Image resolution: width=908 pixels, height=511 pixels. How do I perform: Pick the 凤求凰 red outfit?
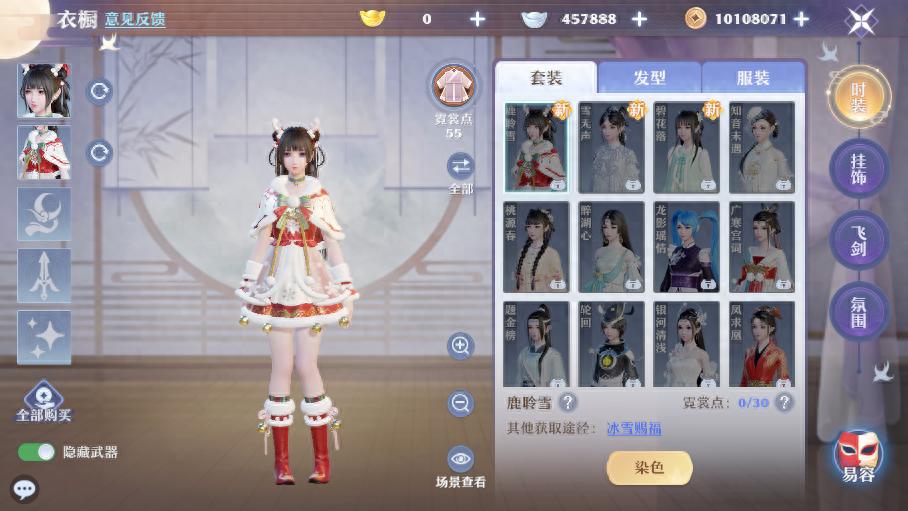click(761, 345)
